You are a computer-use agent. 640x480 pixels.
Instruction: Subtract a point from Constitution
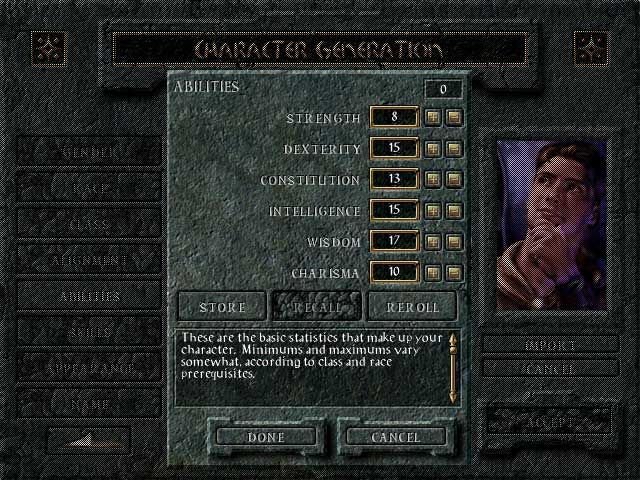[x=453, y=180]
